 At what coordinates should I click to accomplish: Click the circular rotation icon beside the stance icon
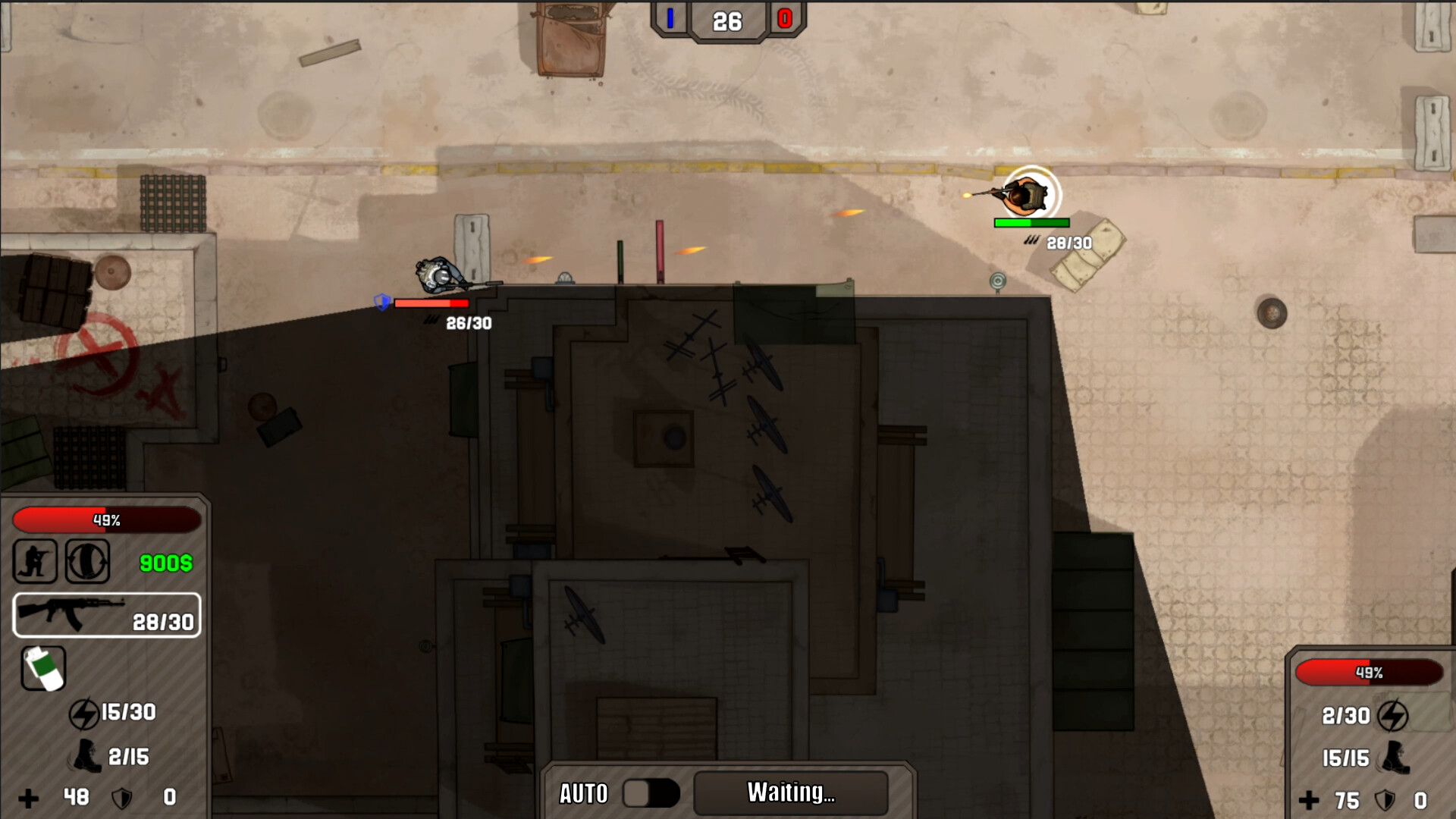point(86,560)
